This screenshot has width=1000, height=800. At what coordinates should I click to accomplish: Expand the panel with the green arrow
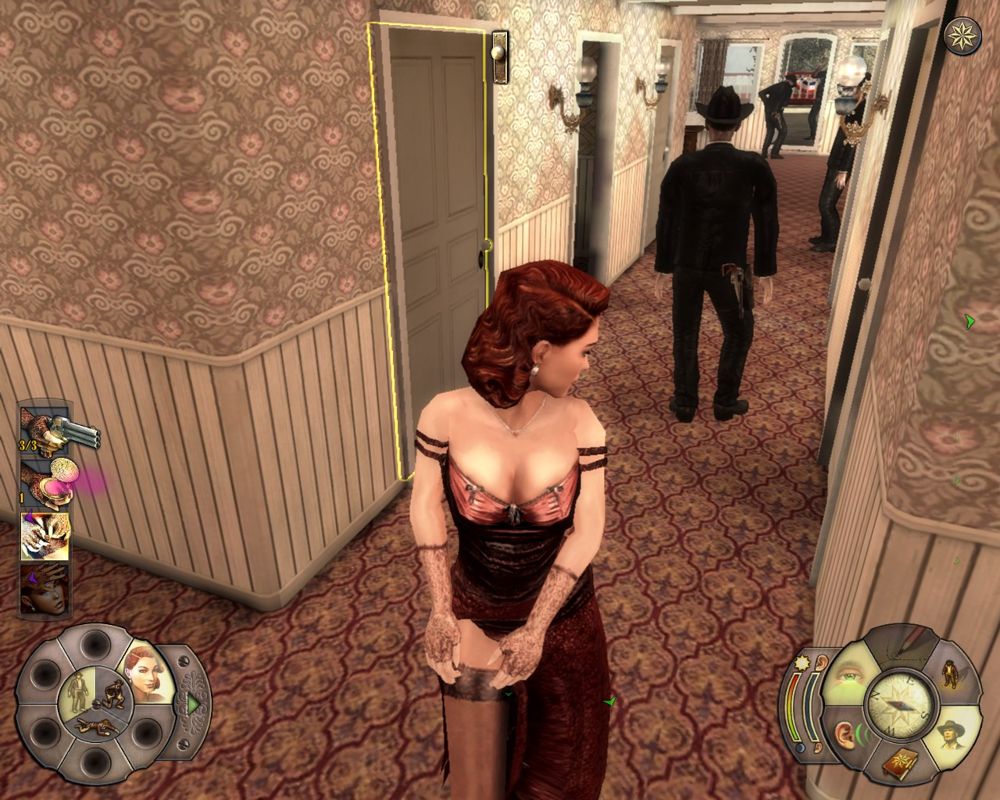click(192, 703)
